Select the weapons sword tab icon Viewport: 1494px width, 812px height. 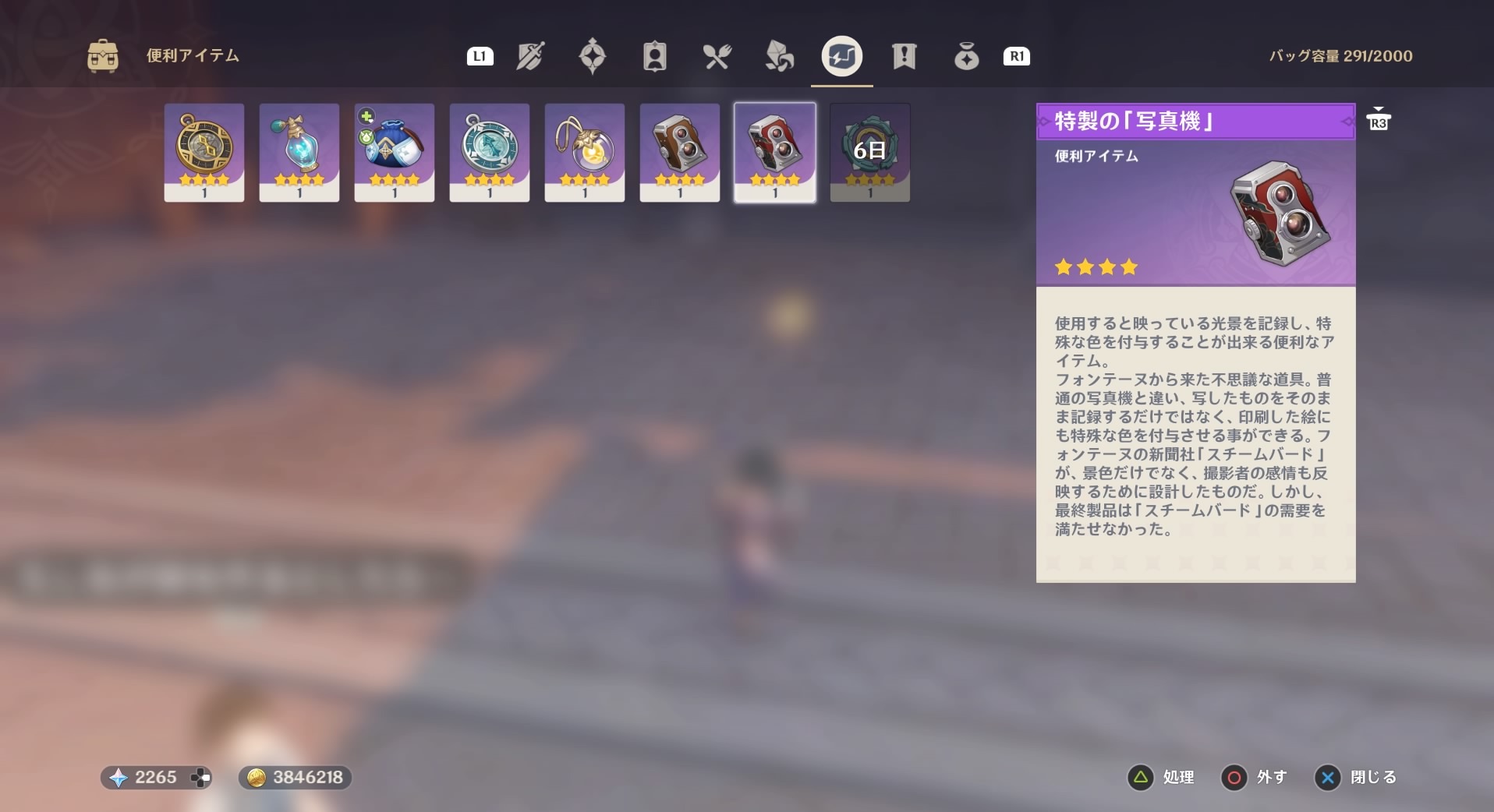[530, 56]
